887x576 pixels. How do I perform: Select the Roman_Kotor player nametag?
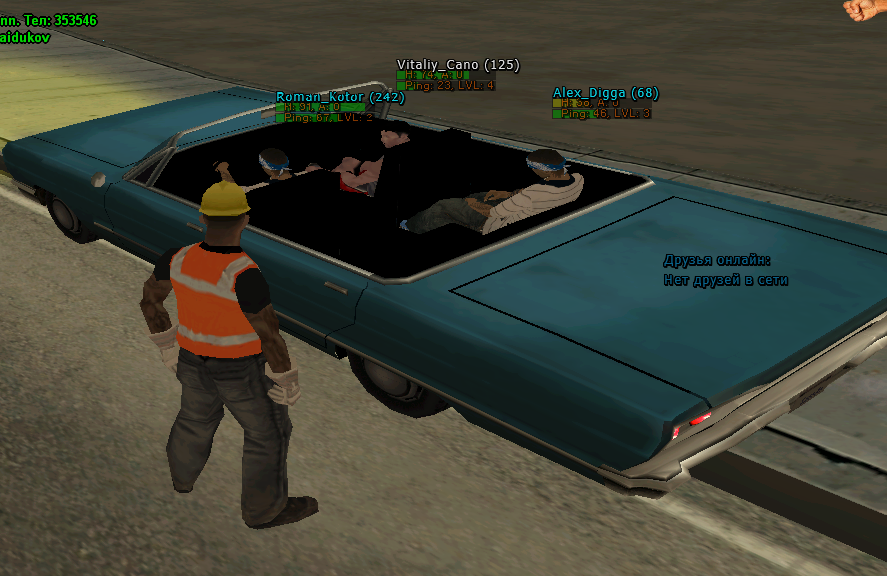tap(339, 97)
